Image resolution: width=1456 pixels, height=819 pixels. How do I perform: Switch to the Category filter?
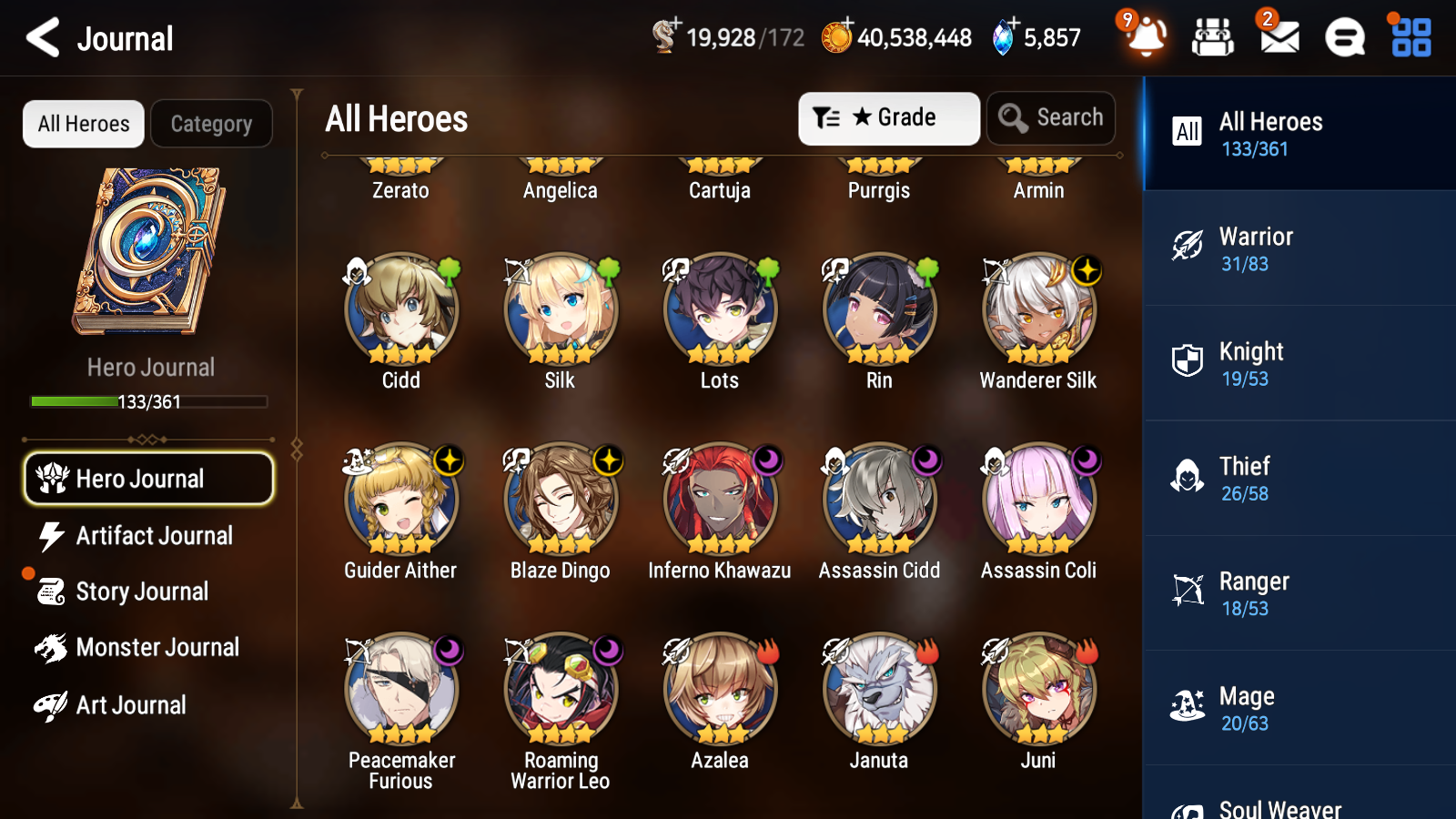[x=212, y=124]
